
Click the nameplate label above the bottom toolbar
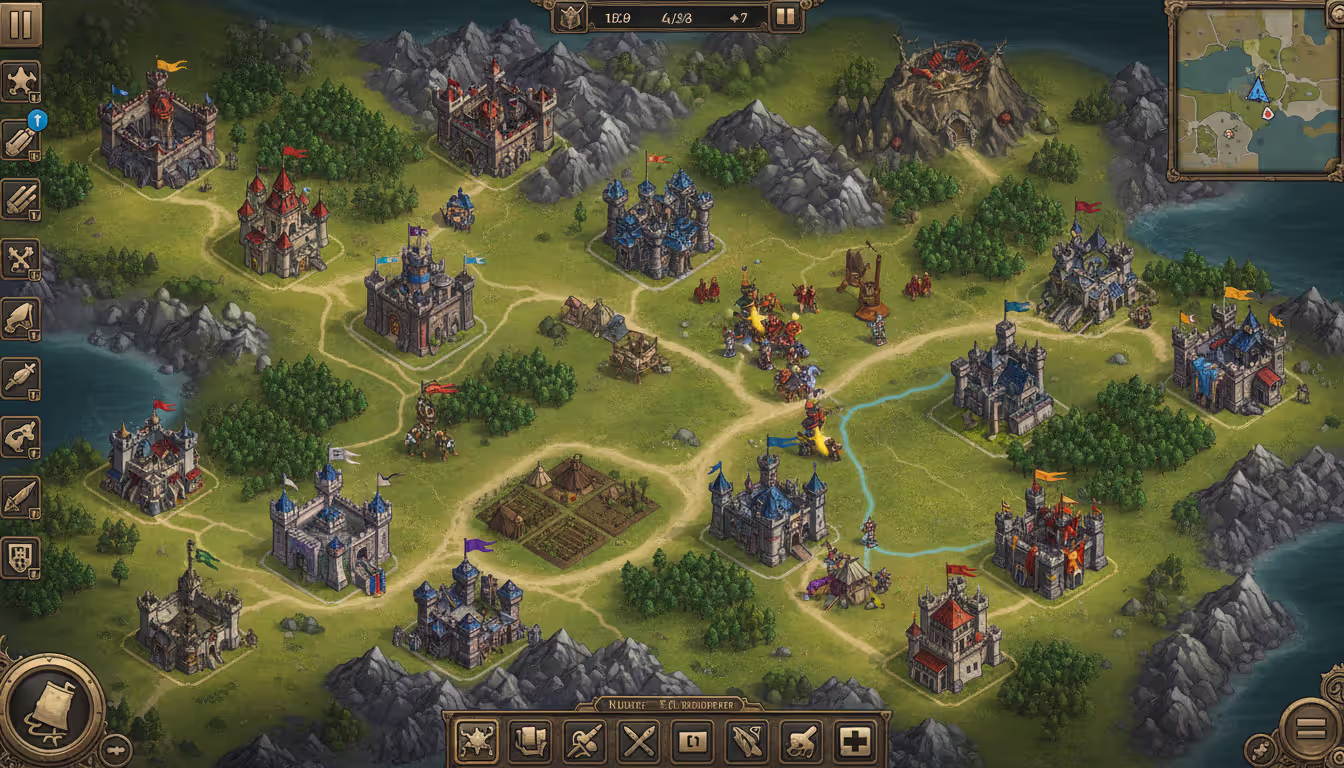[668, 704]
